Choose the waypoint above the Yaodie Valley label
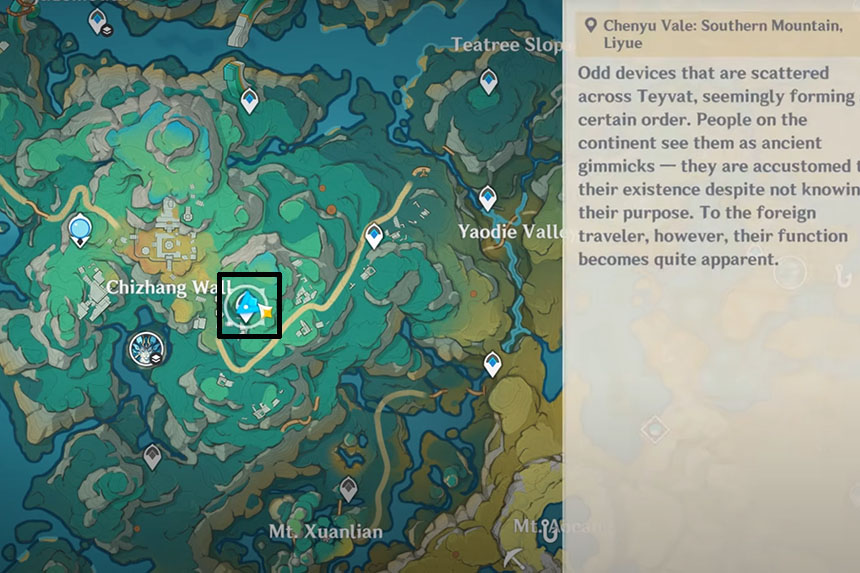 coord(487,198)
